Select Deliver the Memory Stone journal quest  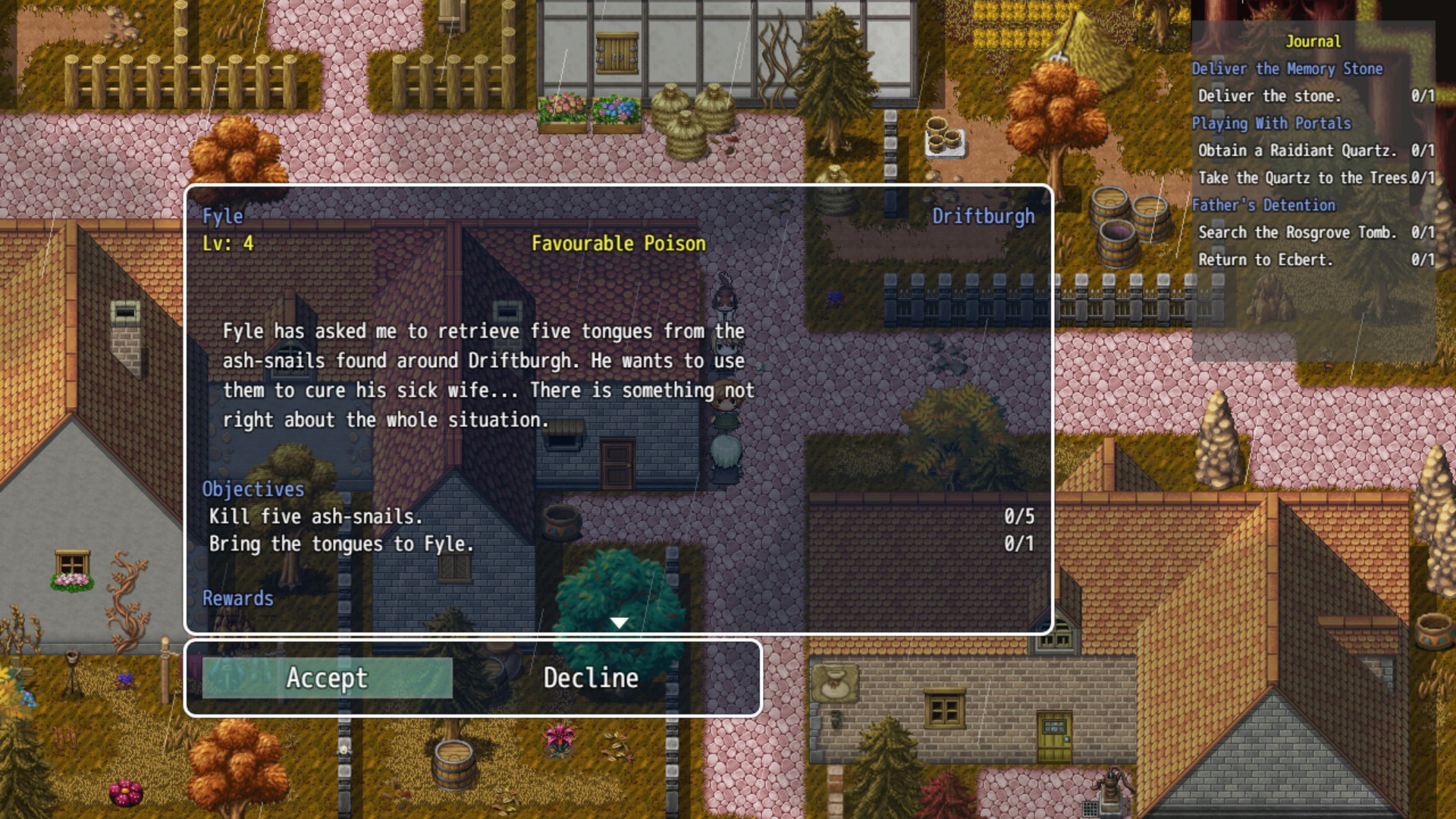(x=1287, y=69)
